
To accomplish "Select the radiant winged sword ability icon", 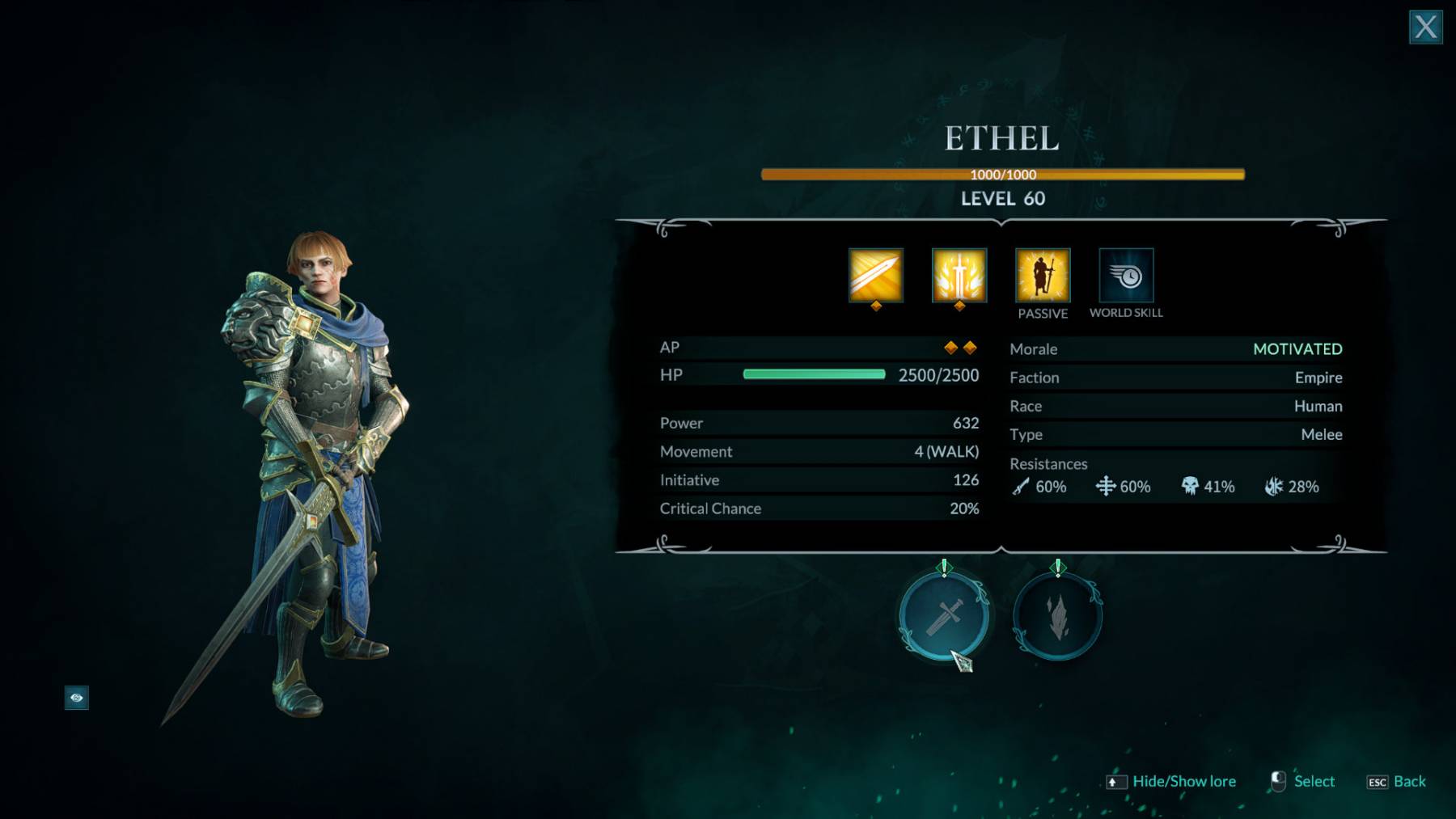I will 959,276.
